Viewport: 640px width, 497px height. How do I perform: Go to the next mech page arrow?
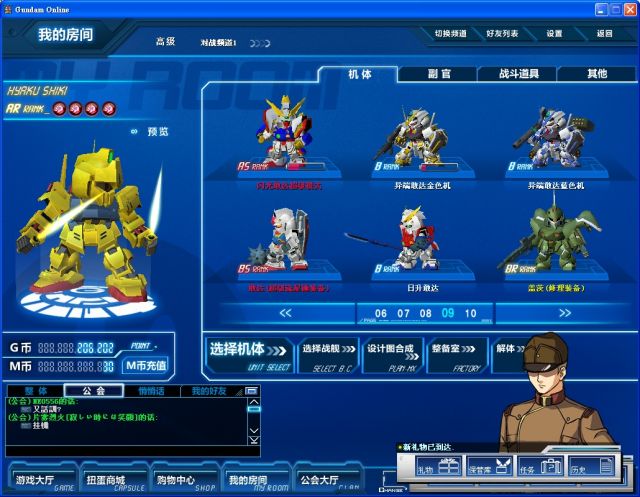pos(565,313)
